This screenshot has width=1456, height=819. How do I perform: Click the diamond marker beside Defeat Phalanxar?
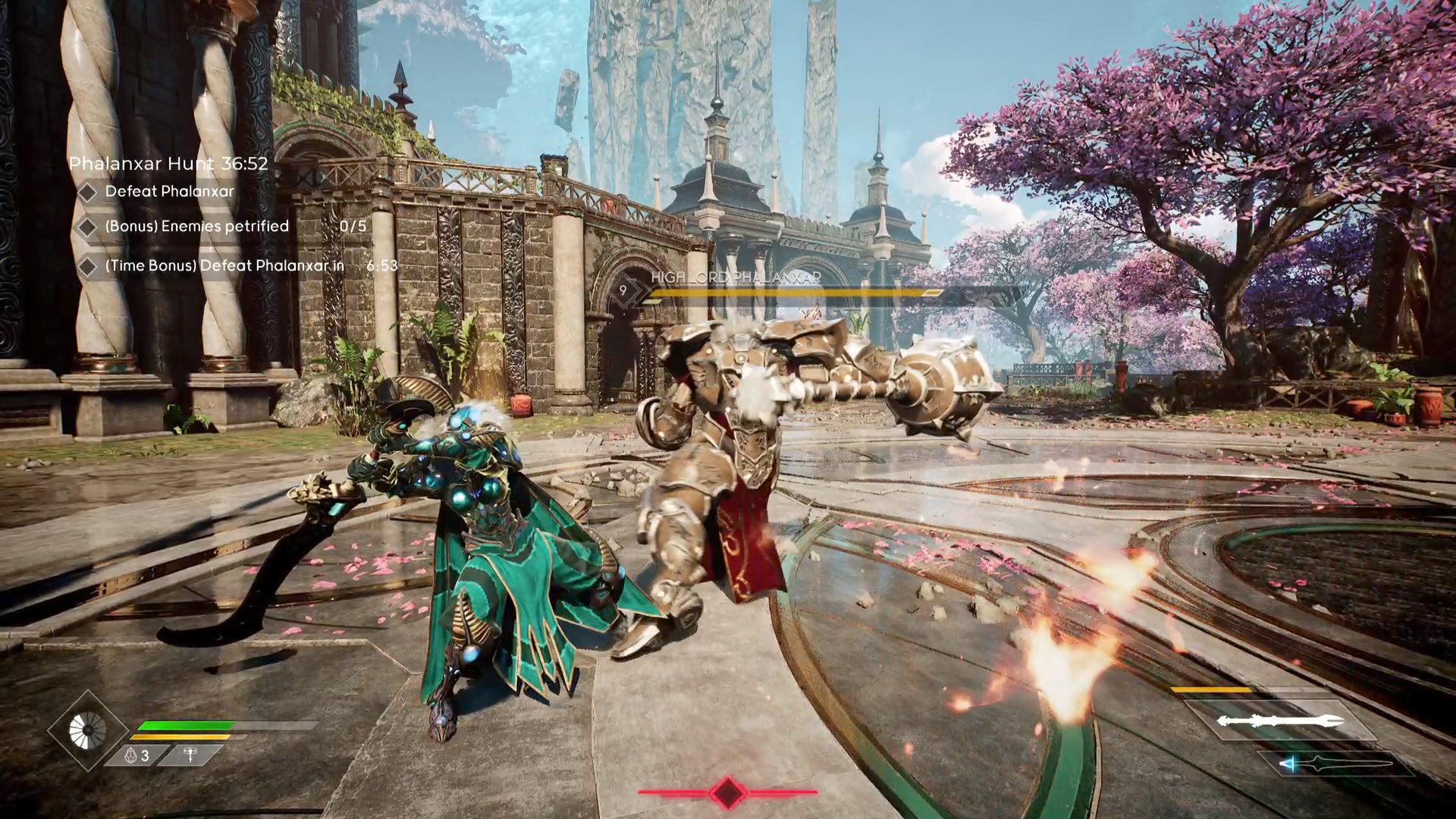pos(86,192)
